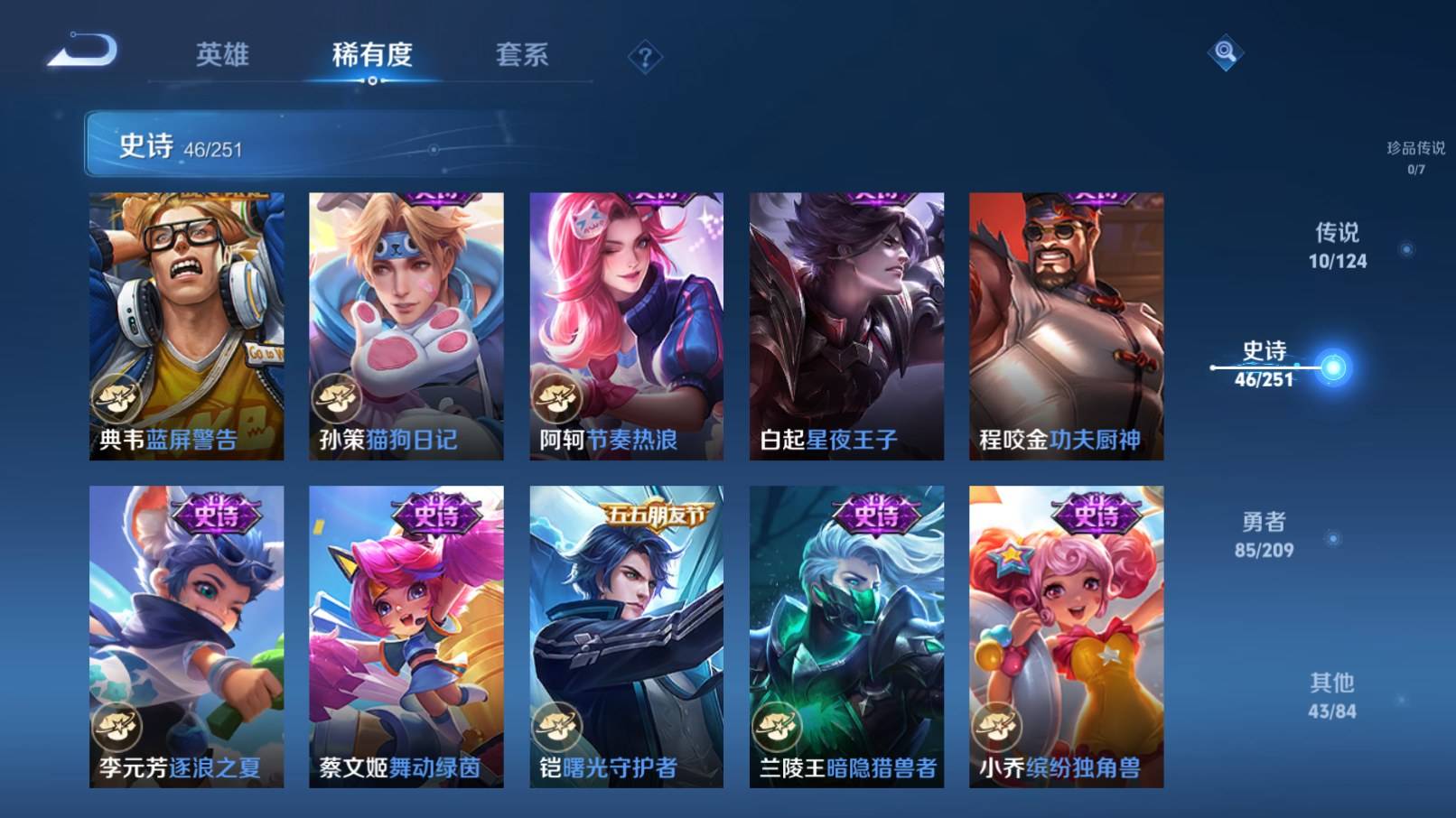Choose the 阿轲 节奏热浪 skin
Screen dimensions: 1456x818
point(626,326)
